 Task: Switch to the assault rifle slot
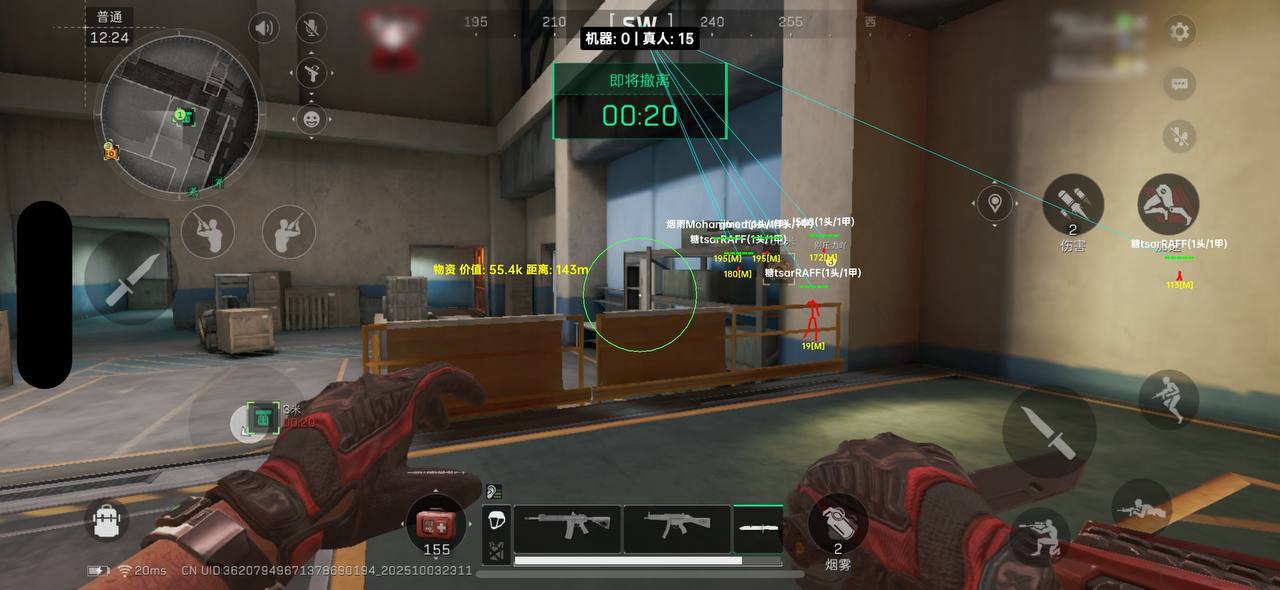(566, 528)
